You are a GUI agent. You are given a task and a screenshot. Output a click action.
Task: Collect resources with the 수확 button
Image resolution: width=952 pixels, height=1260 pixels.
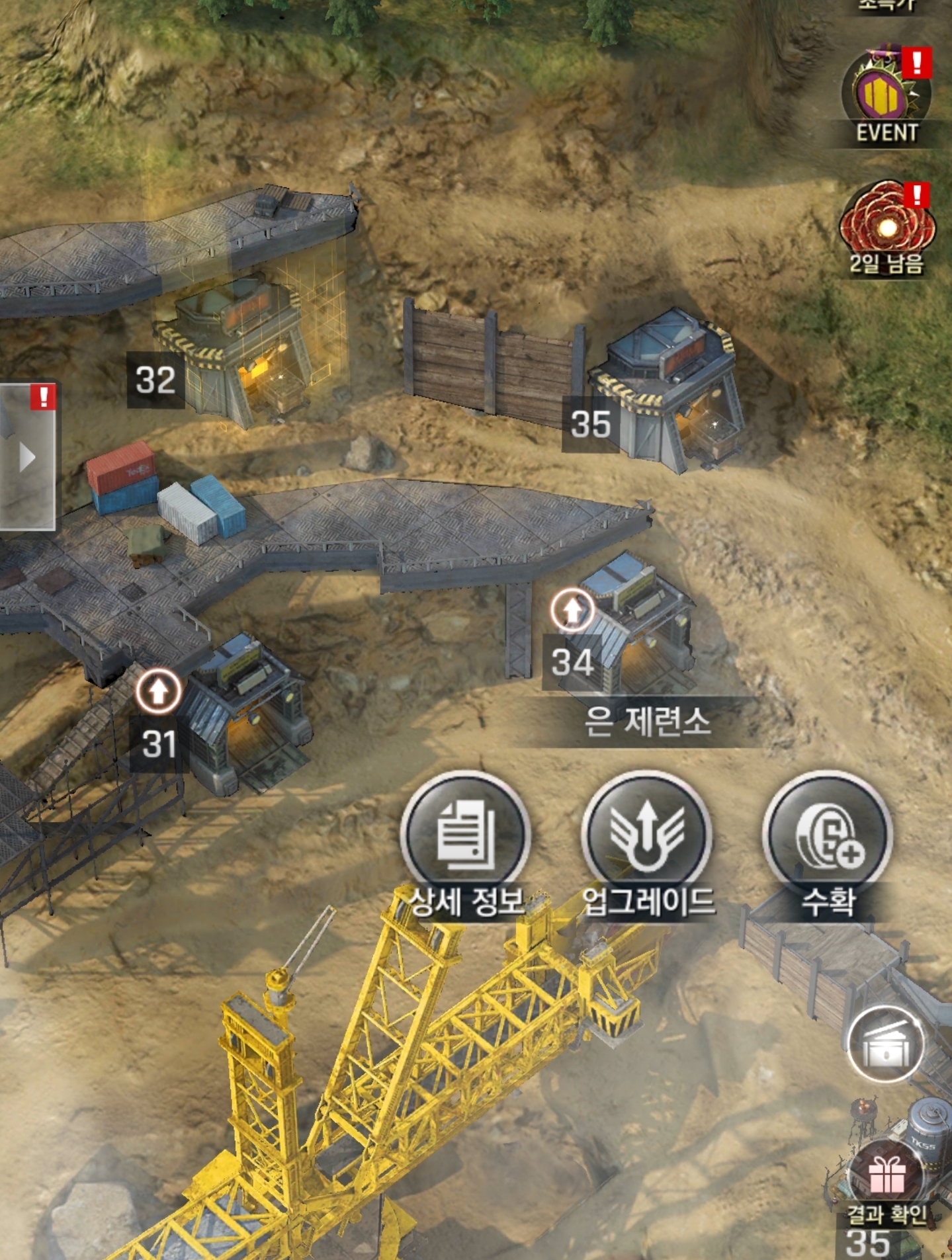pos(828,837)
